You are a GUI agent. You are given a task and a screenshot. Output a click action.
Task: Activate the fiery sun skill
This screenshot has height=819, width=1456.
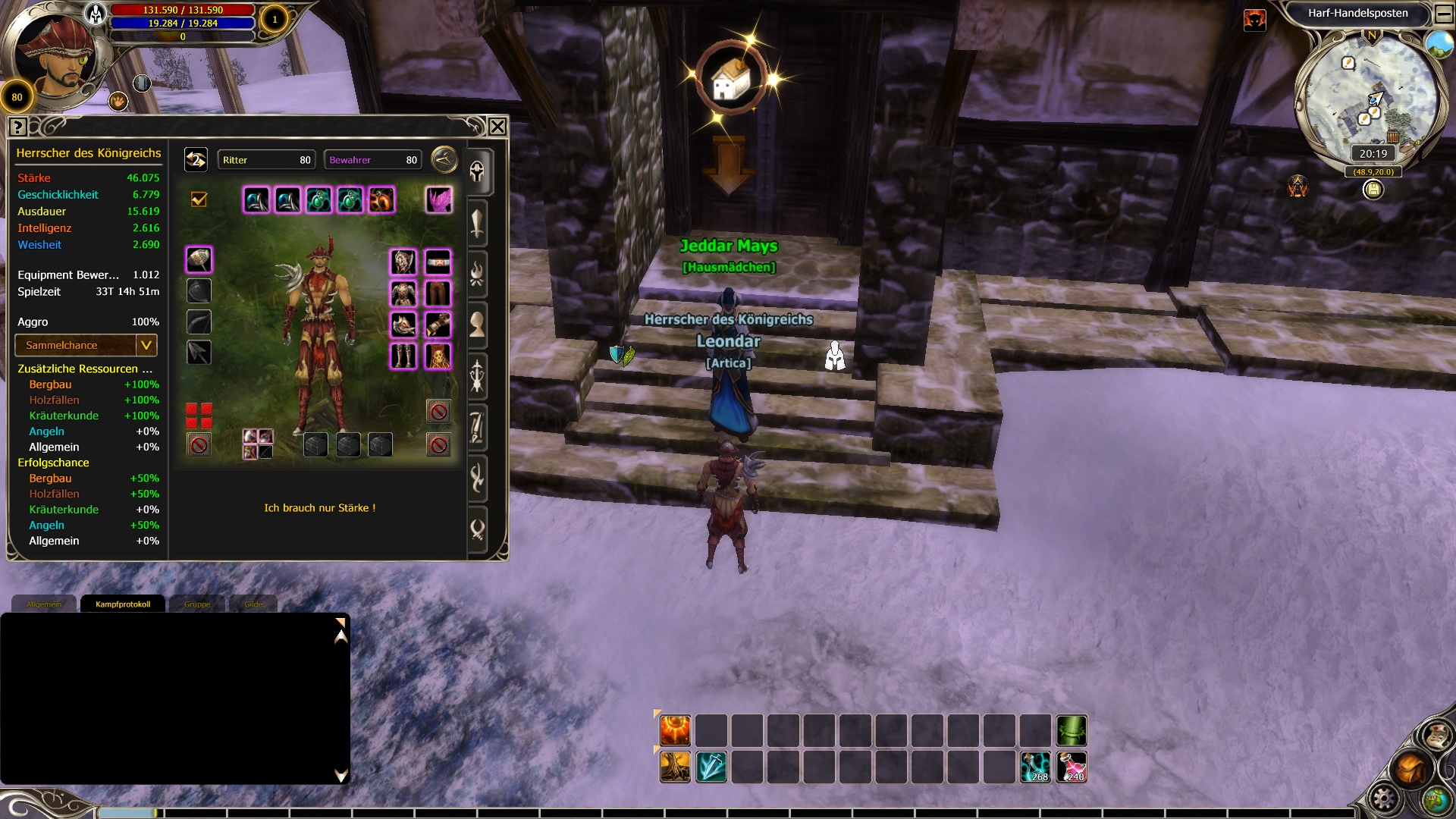coord(675,731)
